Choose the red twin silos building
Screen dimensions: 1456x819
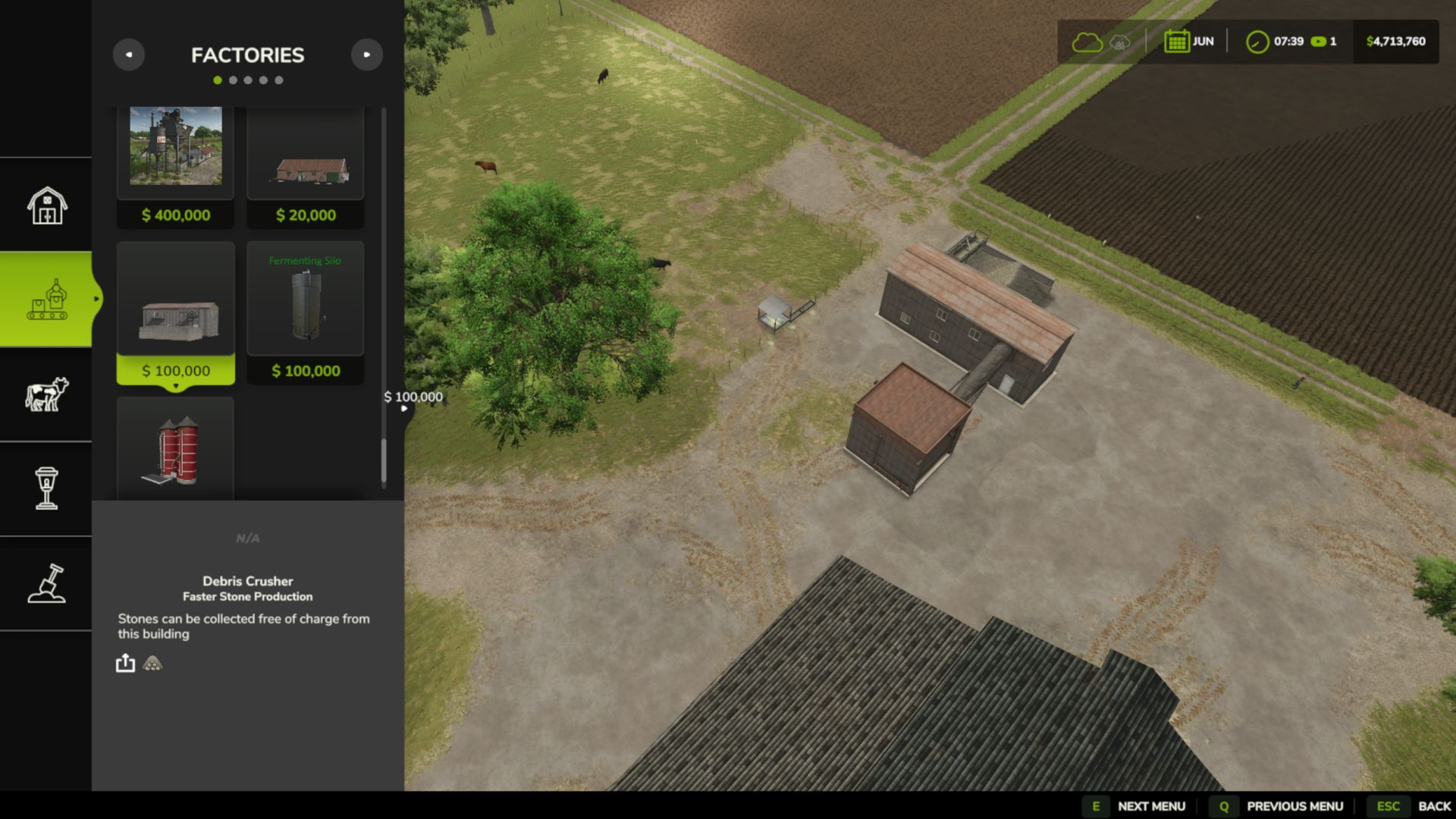(x=176, y=449)
